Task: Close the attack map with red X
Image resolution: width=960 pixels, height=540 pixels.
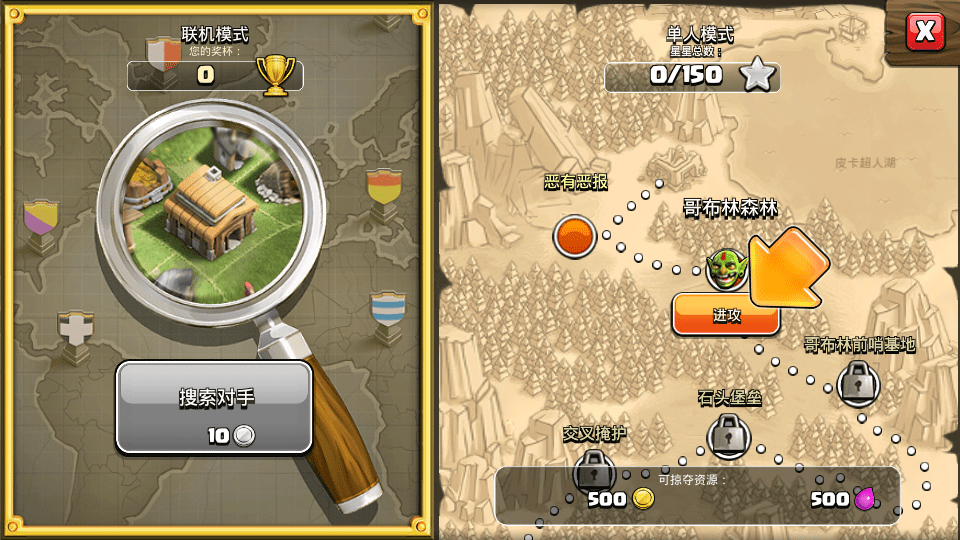Action: coord(925,32)
